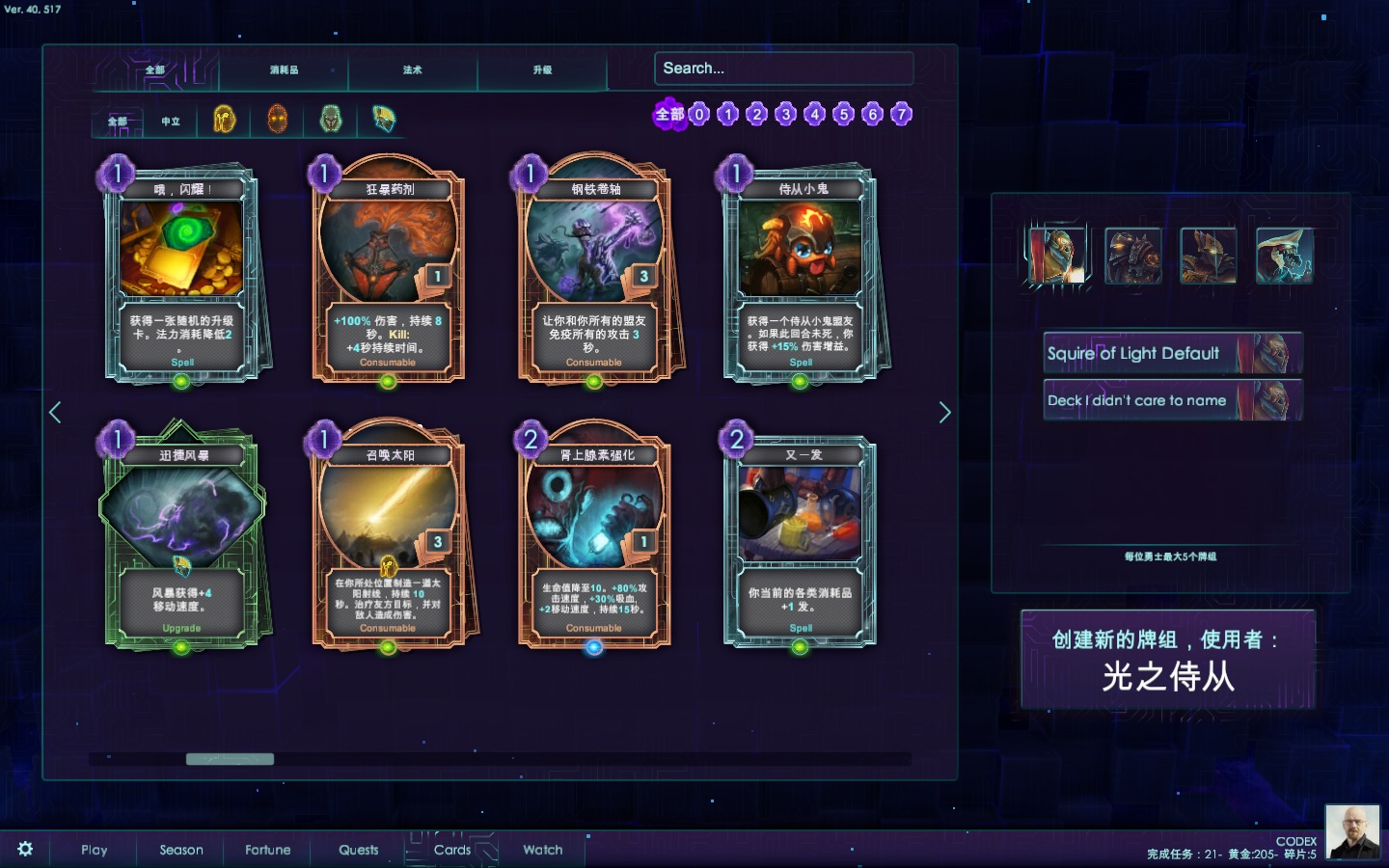Pick the 钢铁卷轴 card
The image size is (1389, 868).
(x=594, y=277)
